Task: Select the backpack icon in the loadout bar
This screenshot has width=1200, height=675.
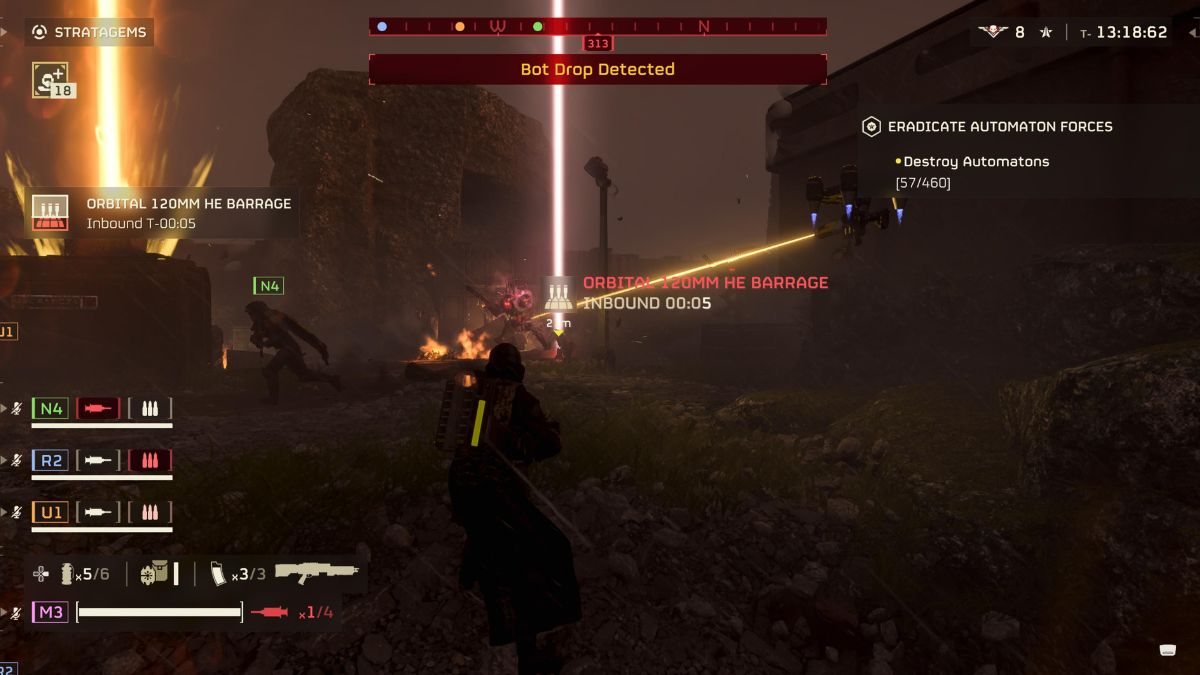Action: point(156,574)
